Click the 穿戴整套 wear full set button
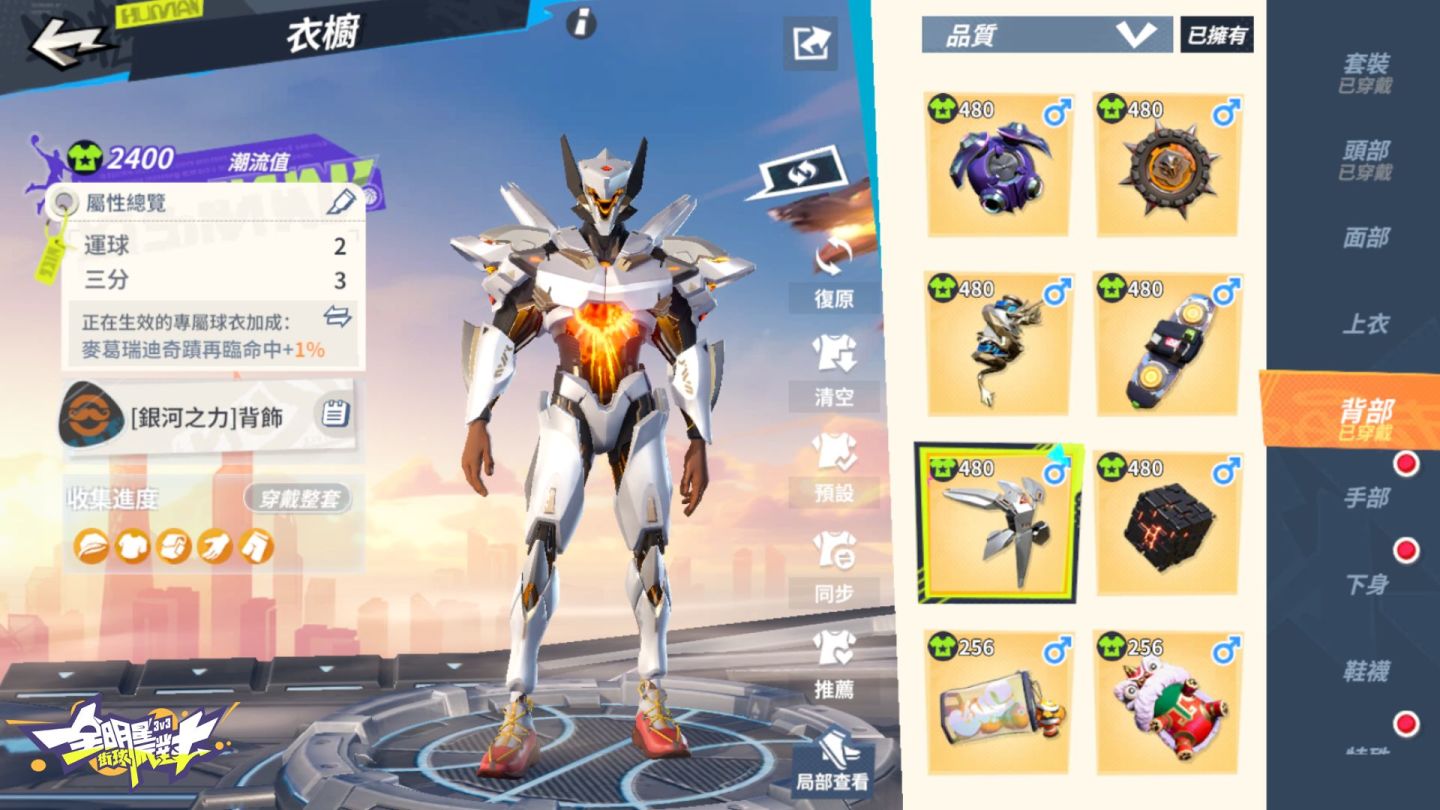Screen dimensions: 1440x810 298,499
